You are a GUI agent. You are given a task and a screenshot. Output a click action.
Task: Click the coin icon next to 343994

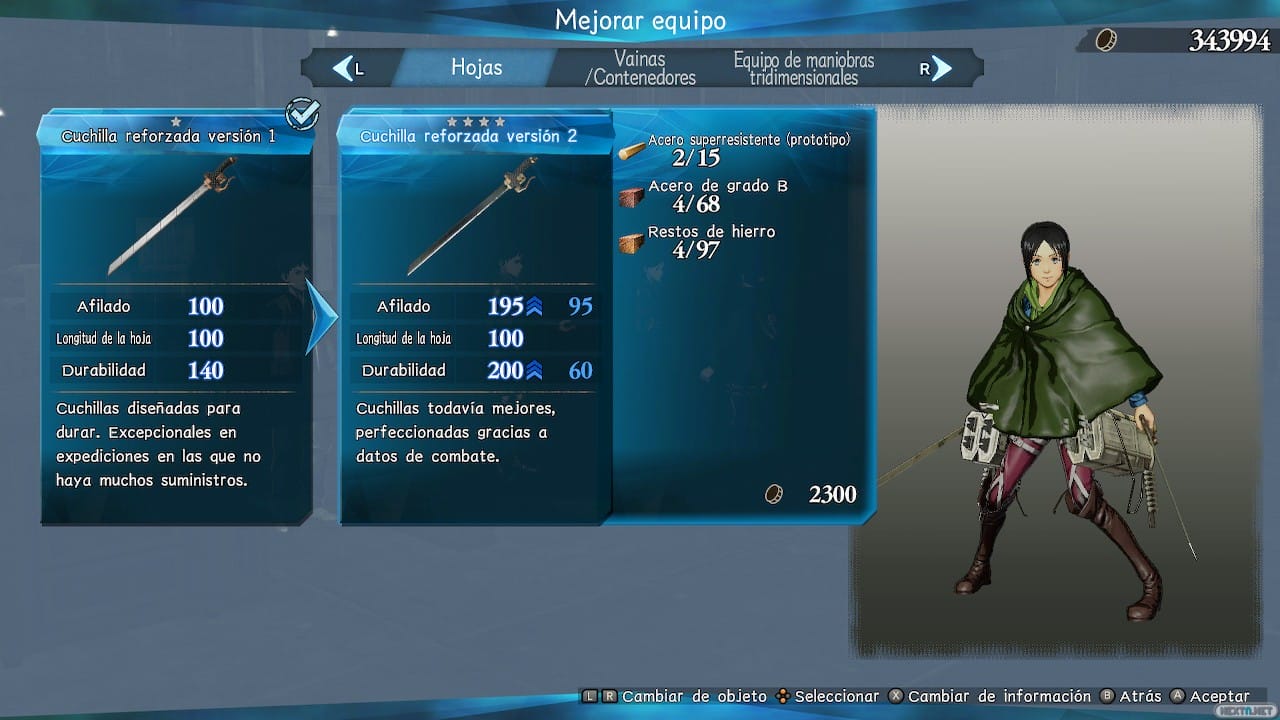pos(1106,41)
